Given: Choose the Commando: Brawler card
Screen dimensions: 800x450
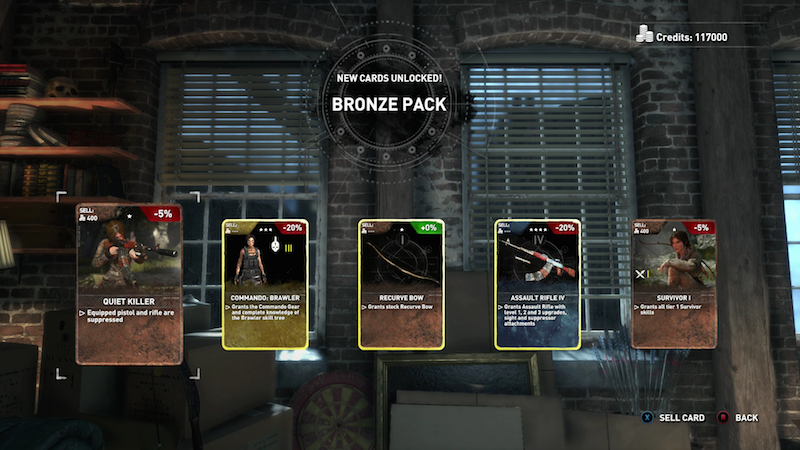Looking at the screenshot, I should [264, 284].
